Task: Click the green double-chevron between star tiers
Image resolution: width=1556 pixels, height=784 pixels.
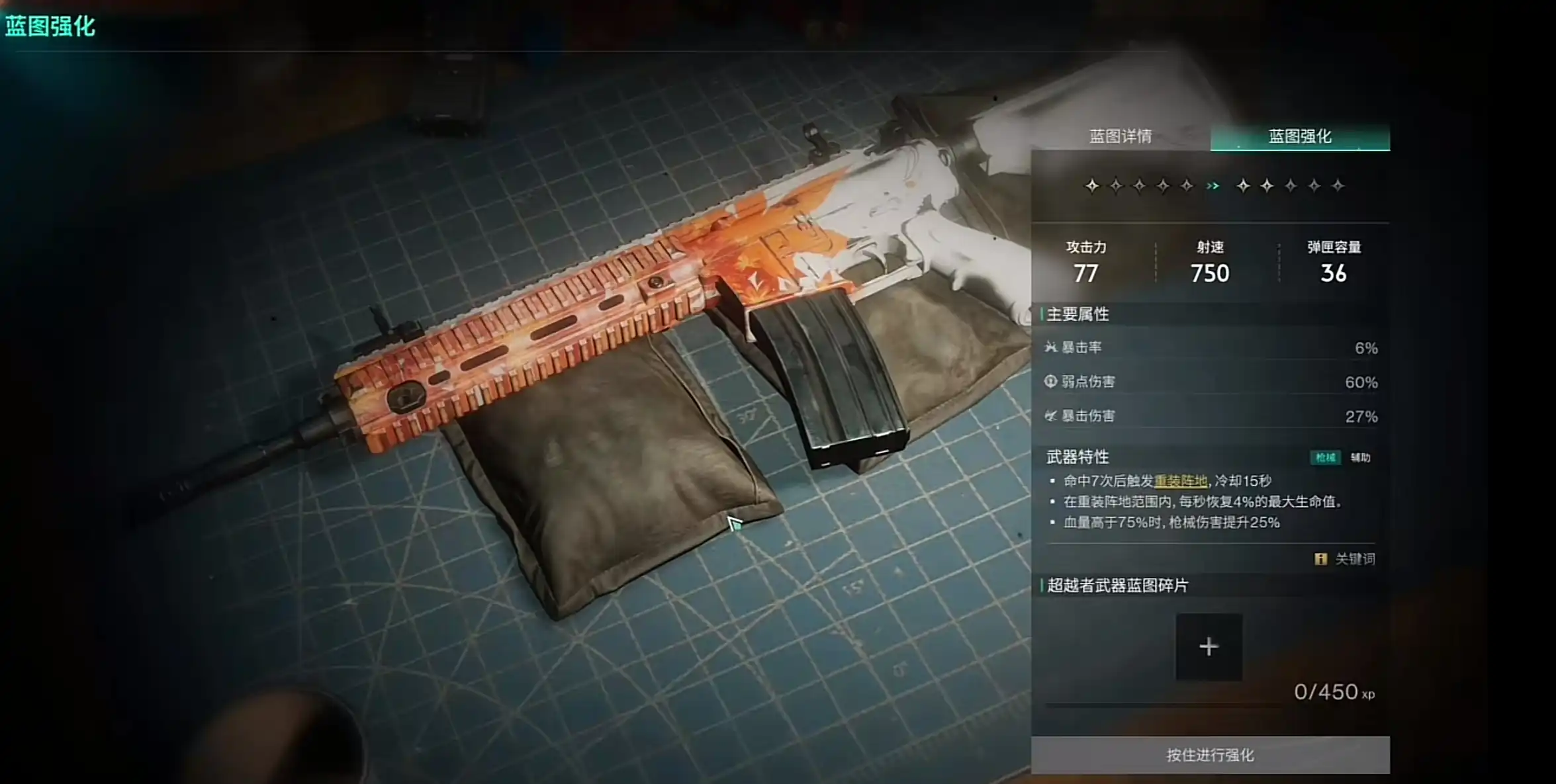Action: (1213, 185)
